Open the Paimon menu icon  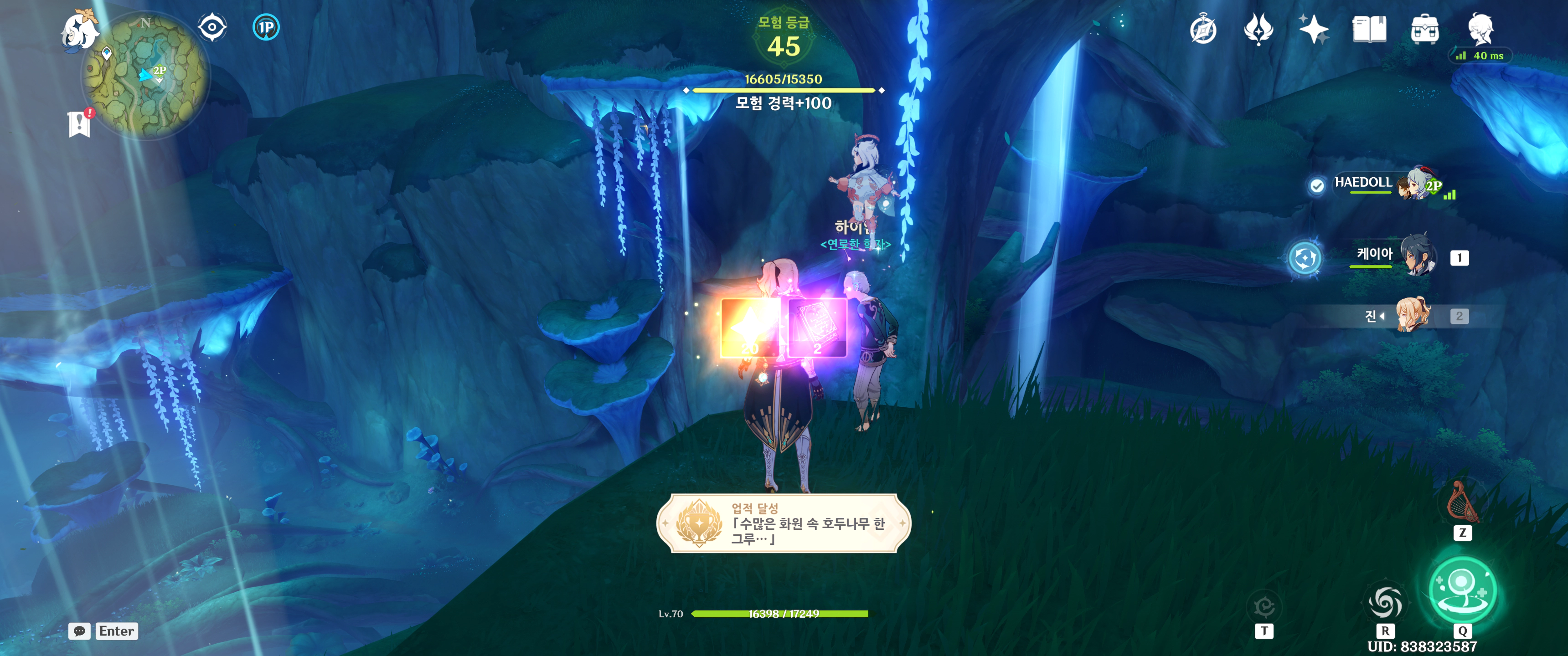(x=79, y=31)
